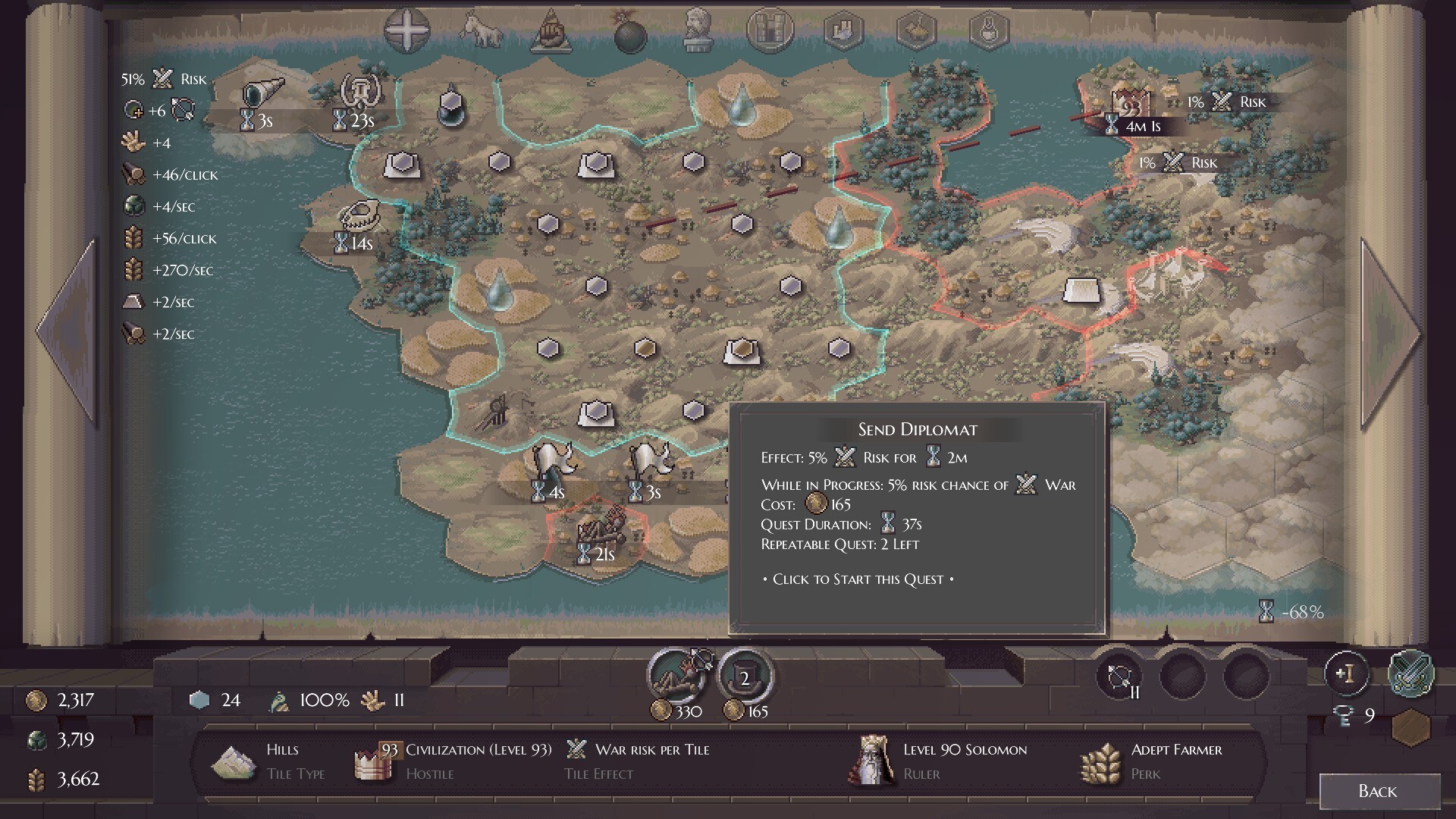This screenshot has height=819, width=1456.
Task: Select the bow and arrow slot
Action: click(x=1120, y=676)
